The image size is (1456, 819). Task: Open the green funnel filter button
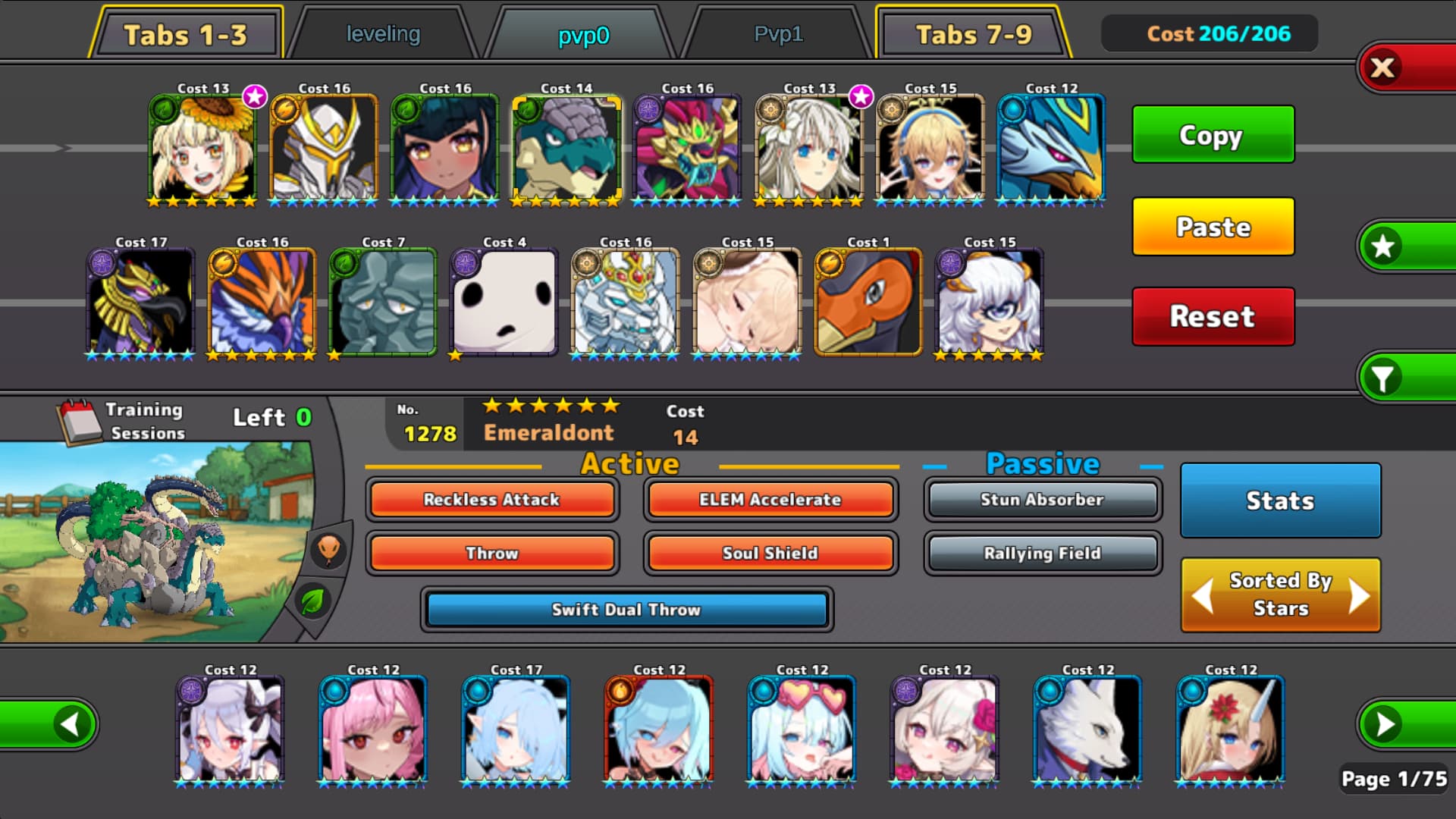point(1384,378)
